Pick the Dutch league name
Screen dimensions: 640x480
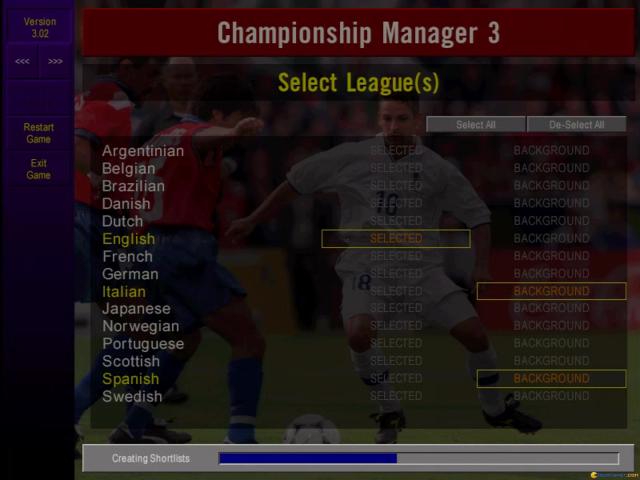point(123,221)
